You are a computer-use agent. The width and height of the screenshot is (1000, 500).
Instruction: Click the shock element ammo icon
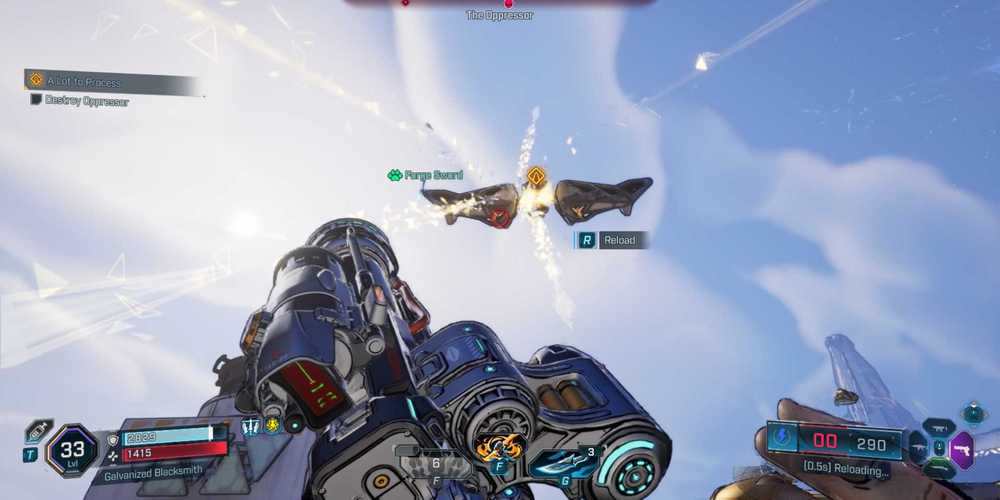point(782,439)
